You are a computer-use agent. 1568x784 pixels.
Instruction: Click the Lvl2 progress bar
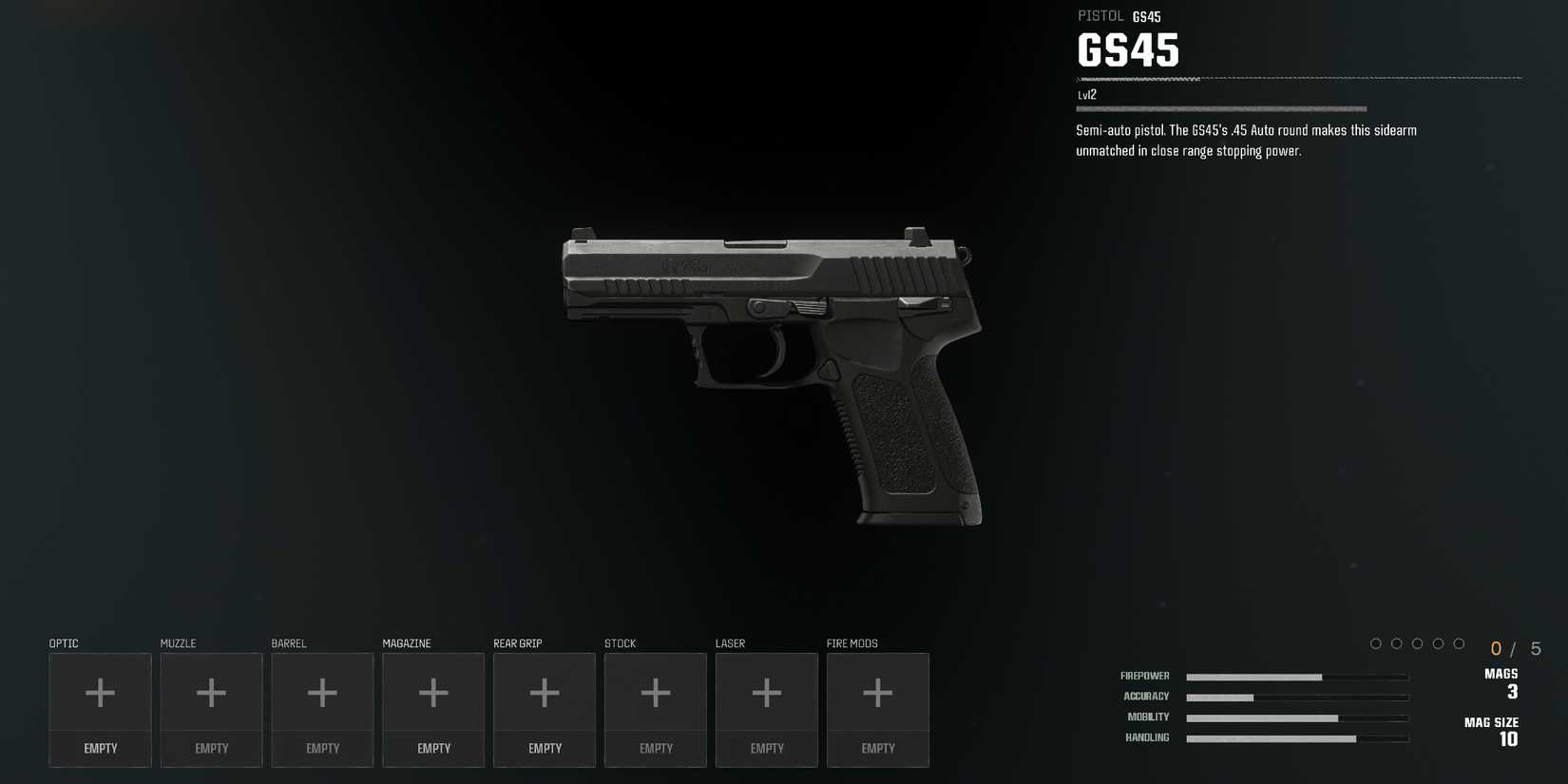tap(1221, 108)
